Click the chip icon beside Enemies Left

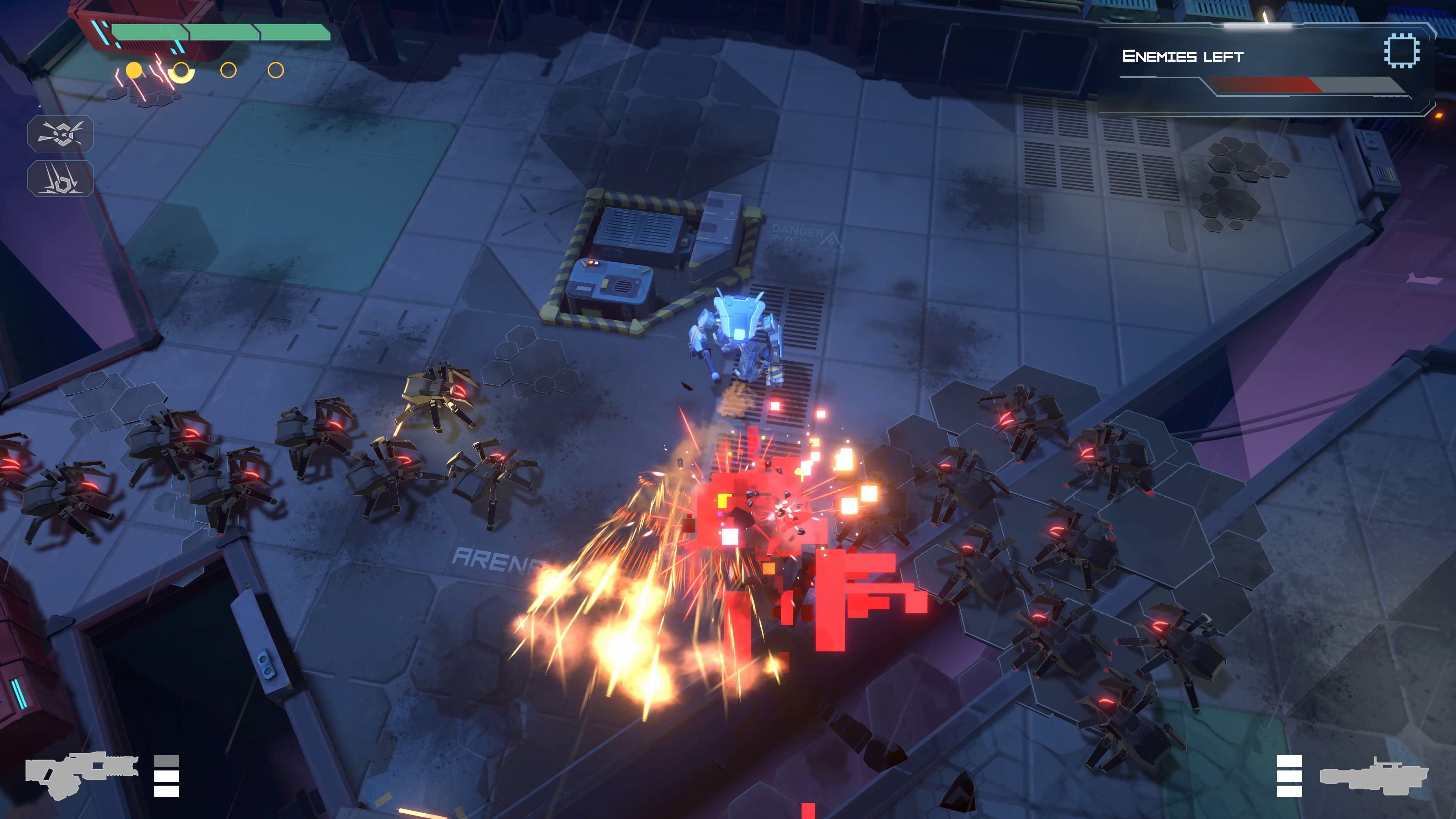(1401, 51)
